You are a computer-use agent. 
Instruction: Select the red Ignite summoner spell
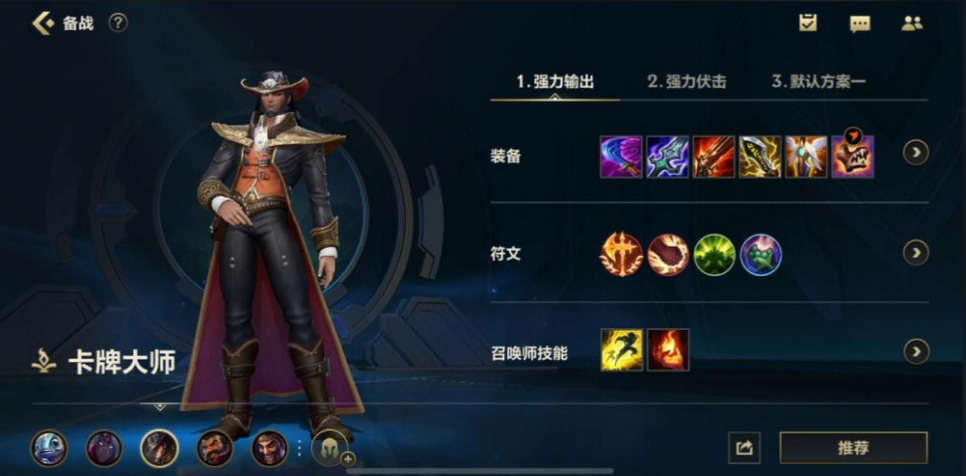tap(668, 350)
